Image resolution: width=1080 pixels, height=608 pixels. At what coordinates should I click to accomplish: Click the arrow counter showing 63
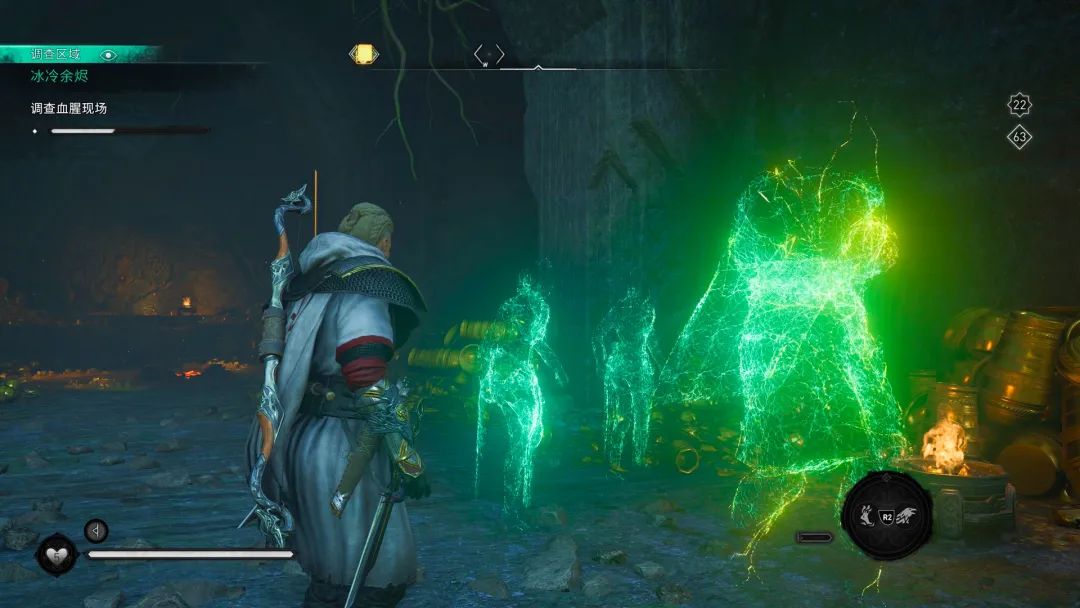pos(1019,137)
